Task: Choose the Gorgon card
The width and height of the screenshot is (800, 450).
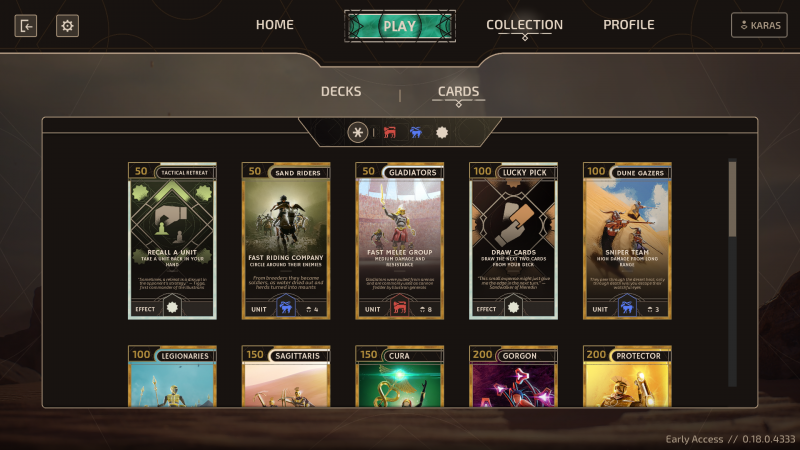Action: (x=514, y=377)
